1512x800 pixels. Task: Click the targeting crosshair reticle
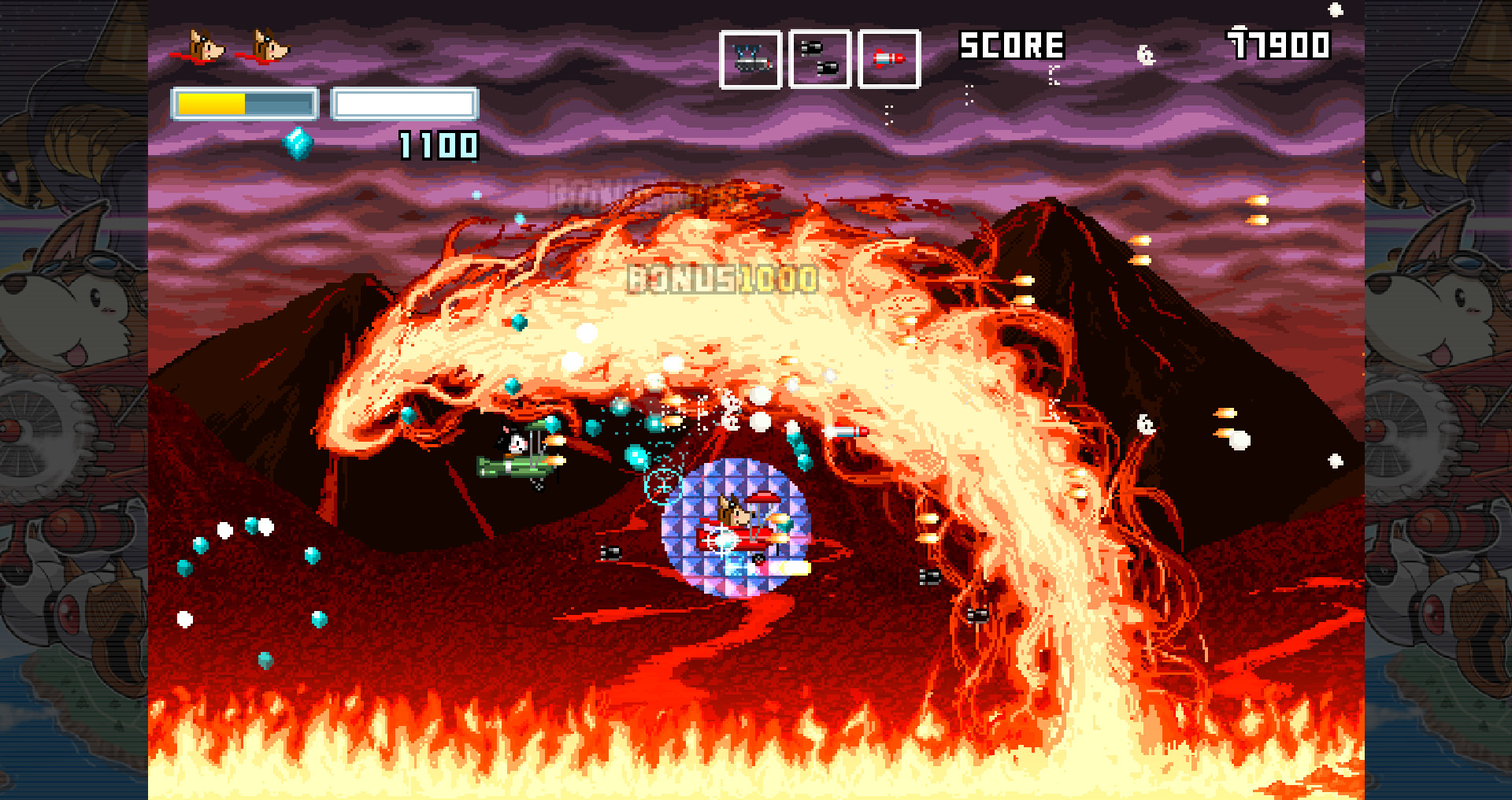coord(664,488)
